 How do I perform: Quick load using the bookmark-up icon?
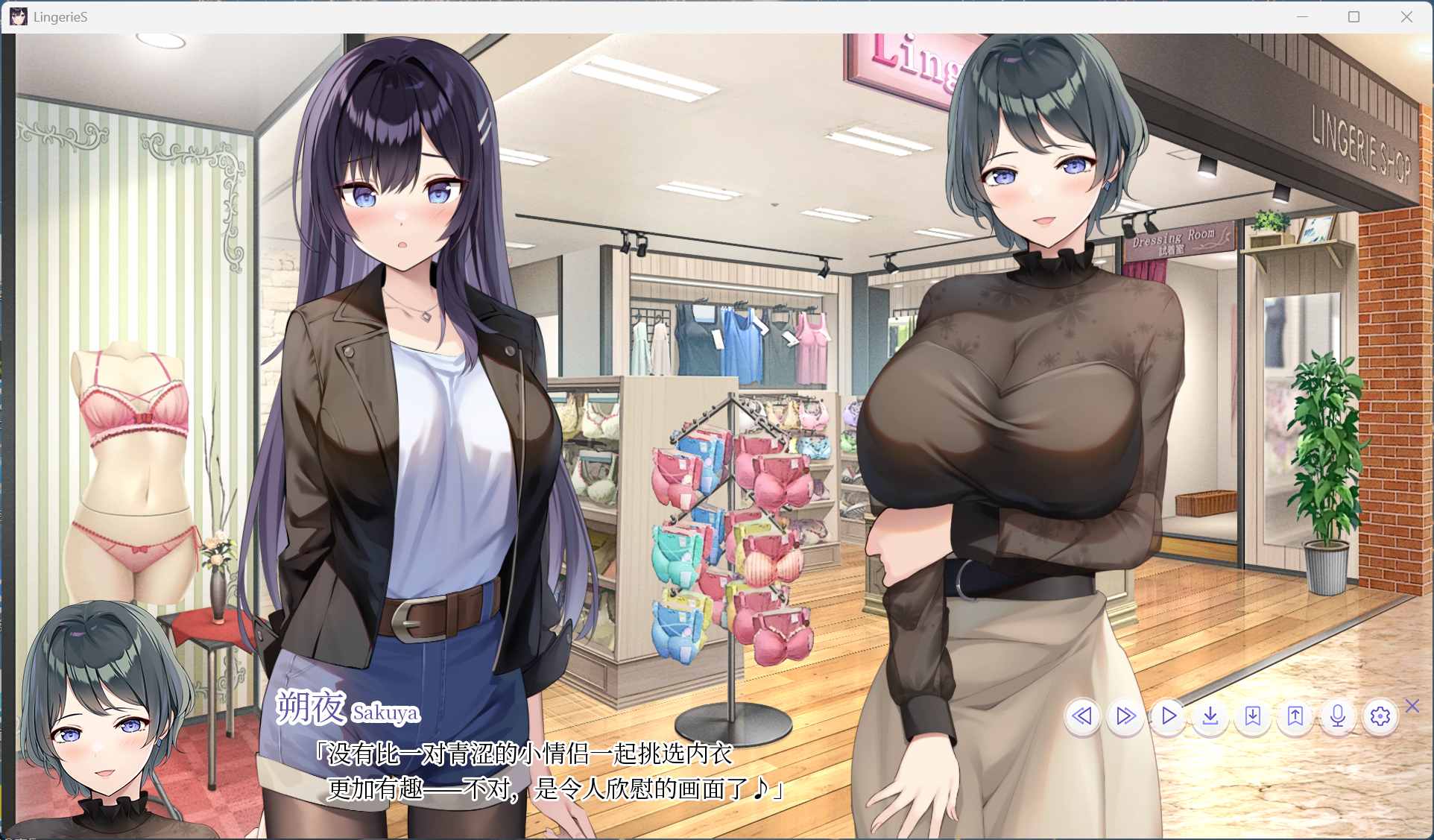[1295, 717]
